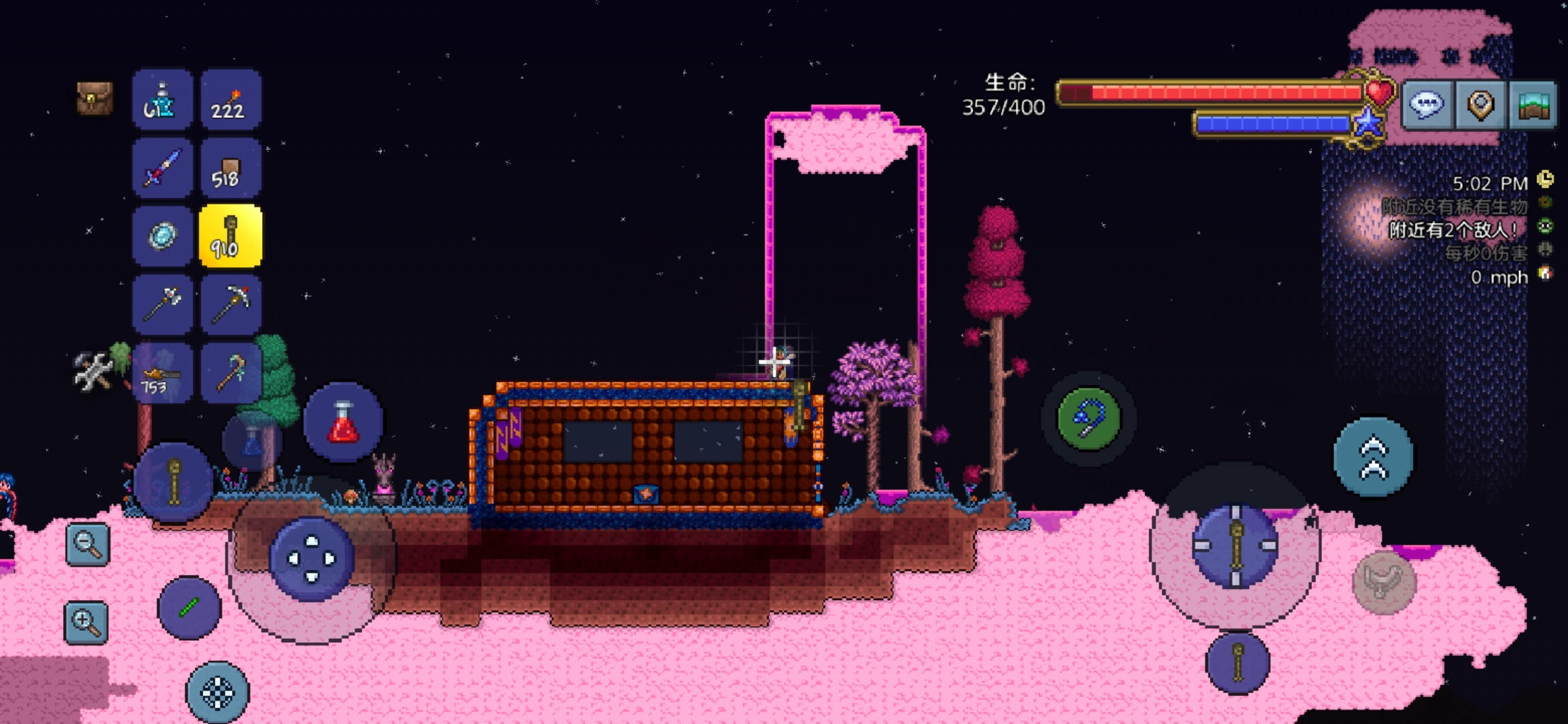Select the sword hotbar slot
This screenshot has width=1568, height=724.
pos(162,168)
